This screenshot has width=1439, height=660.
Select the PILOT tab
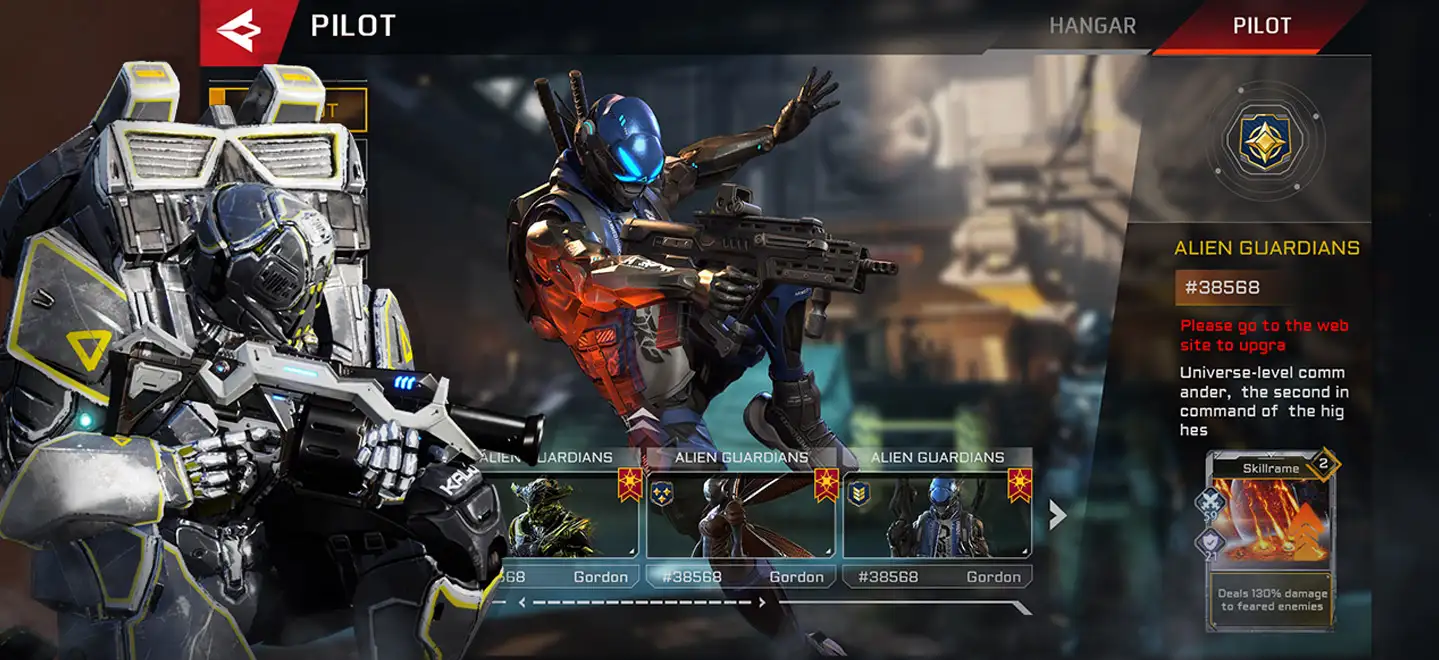click(x=1261, y=26)
